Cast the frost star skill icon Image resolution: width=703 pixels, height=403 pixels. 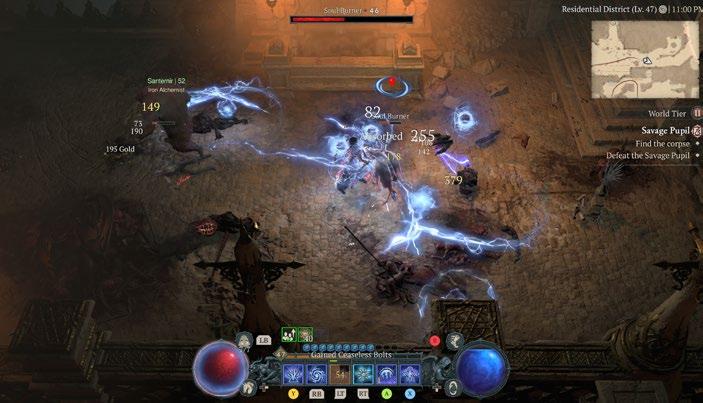(363, 375)
